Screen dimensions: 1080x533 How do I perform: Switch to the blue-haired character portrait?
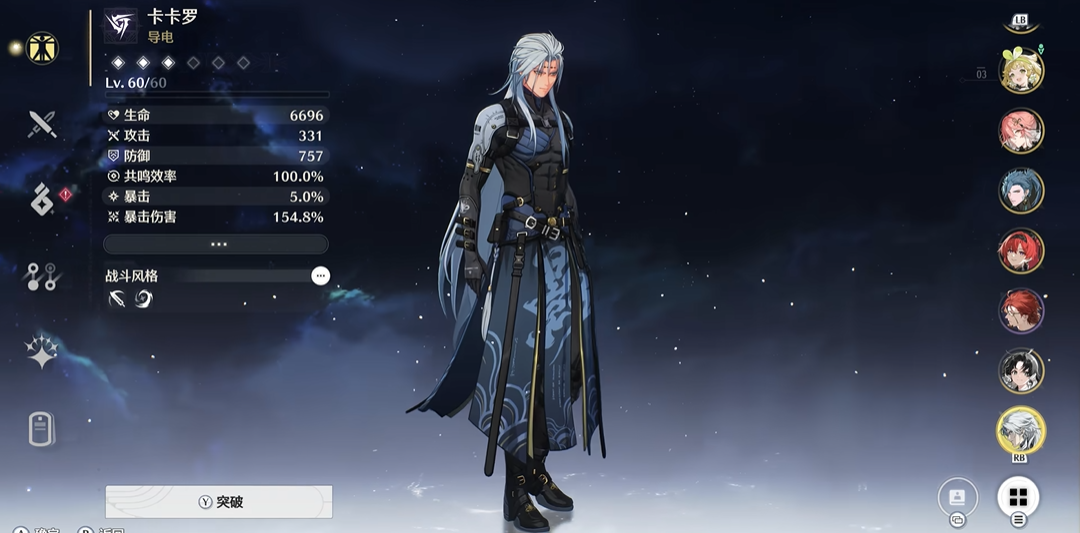(1021, 191)
